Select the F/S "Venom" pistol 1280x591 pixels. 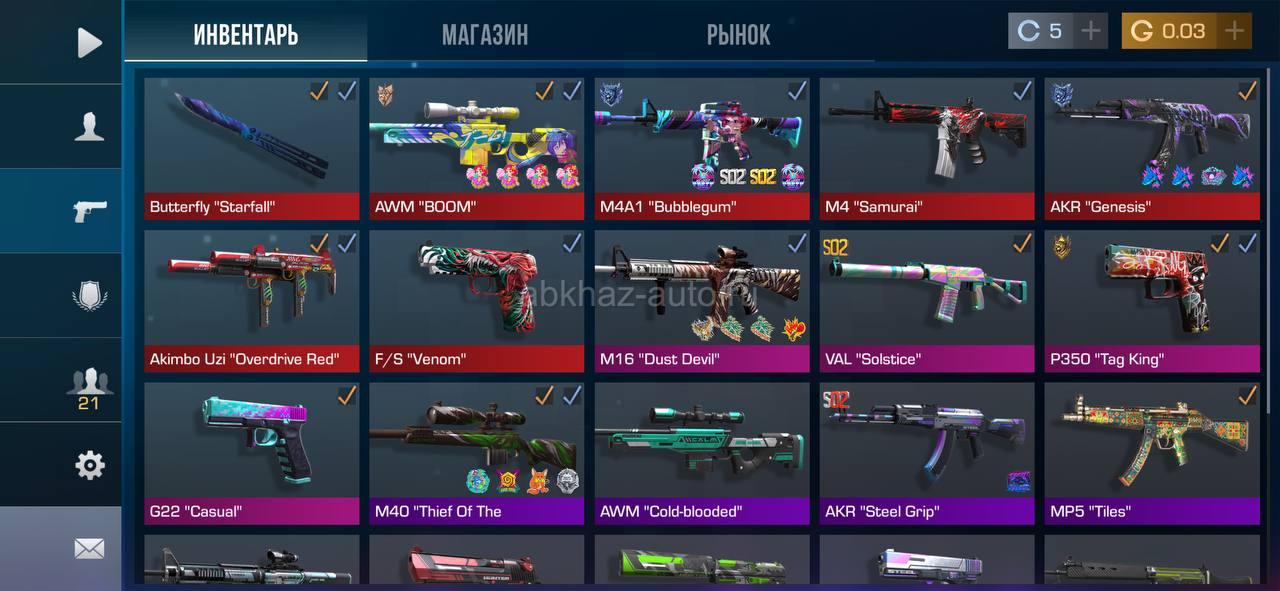click(x=476, y=300)
